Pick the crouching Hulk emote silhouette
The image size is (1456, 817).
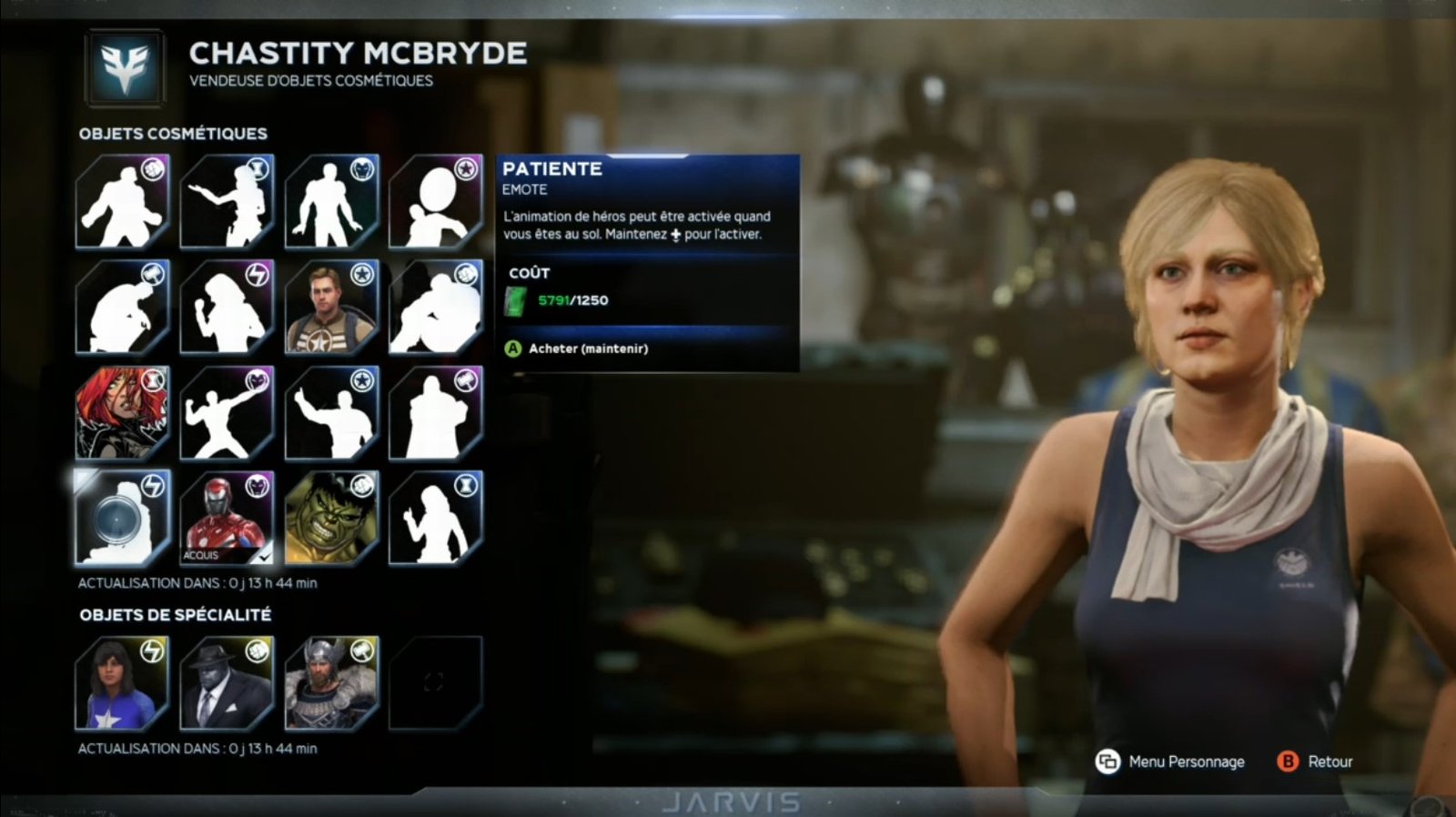click(435, 308)
